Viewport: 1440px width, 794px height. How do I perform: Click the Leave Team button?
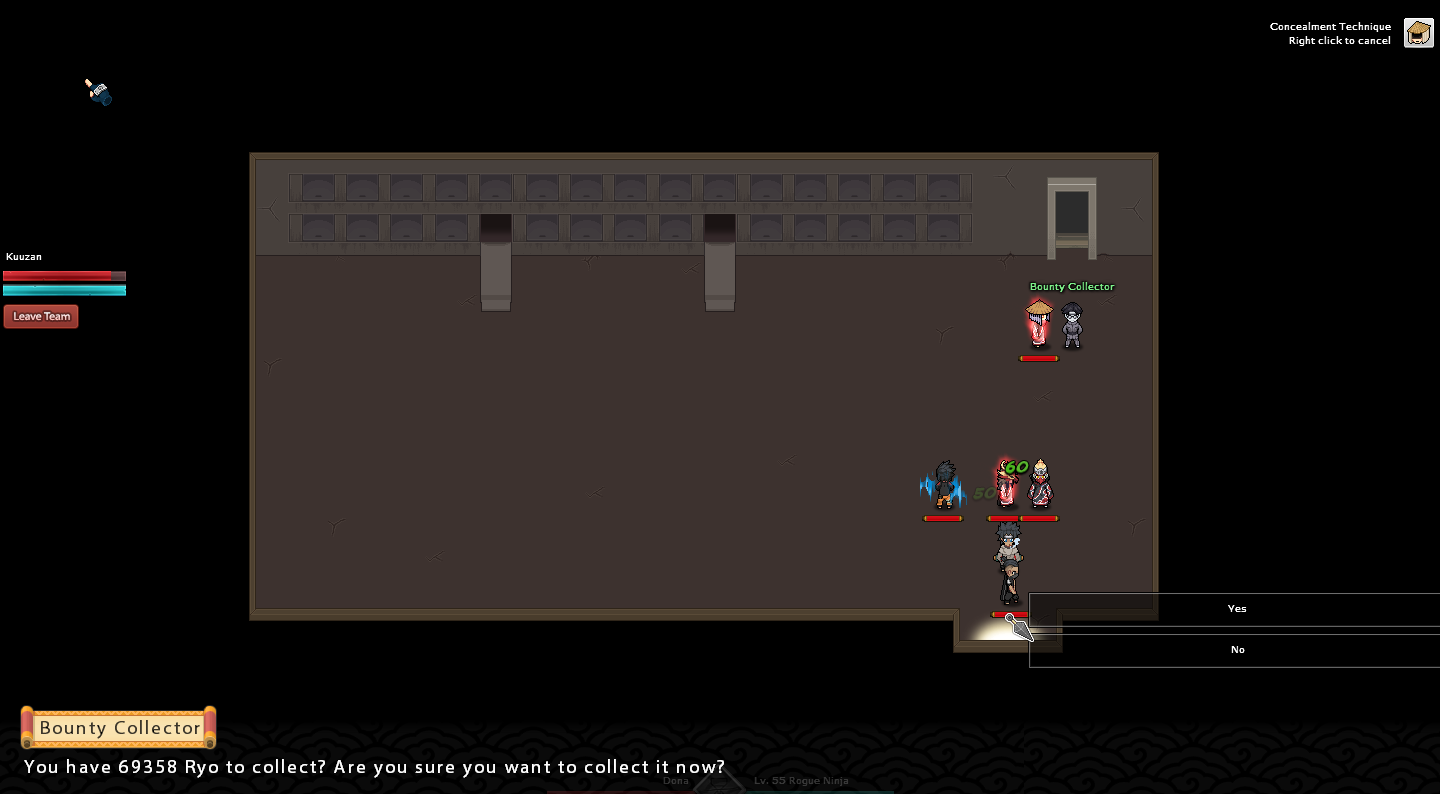(41, 317)
